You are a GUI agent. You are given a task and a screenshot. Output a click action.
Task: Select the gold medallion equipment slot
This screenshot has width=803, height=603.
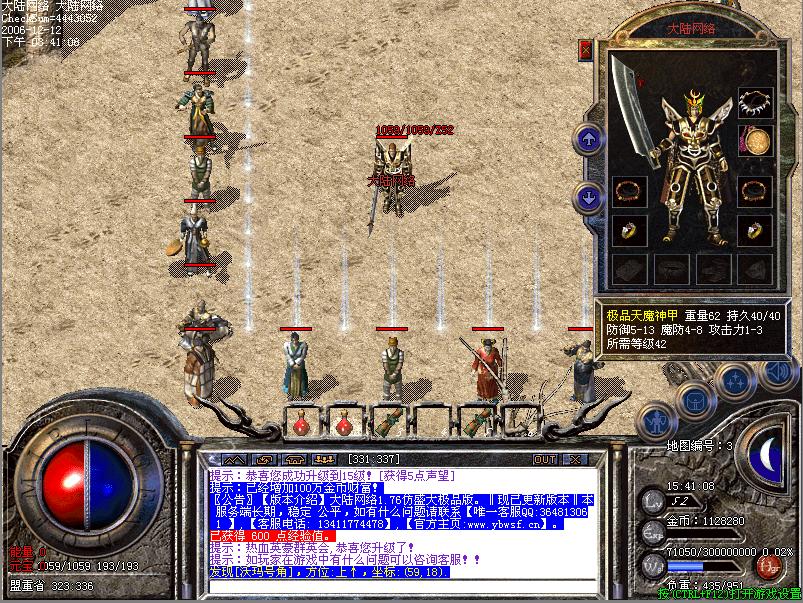point(755,141)
